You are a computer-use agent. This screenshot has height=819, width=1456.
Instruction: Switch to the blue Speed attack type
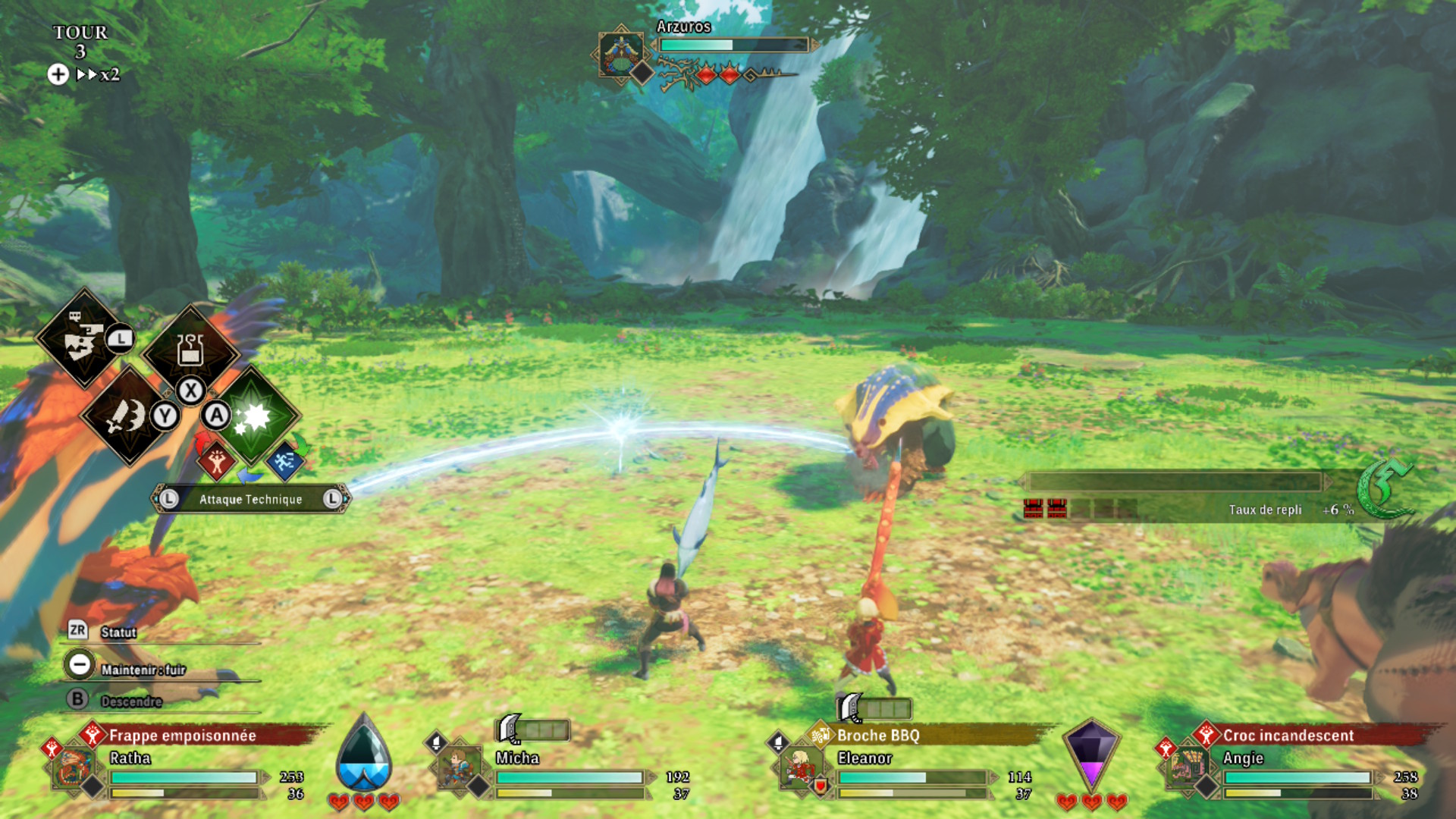point(284,460)
